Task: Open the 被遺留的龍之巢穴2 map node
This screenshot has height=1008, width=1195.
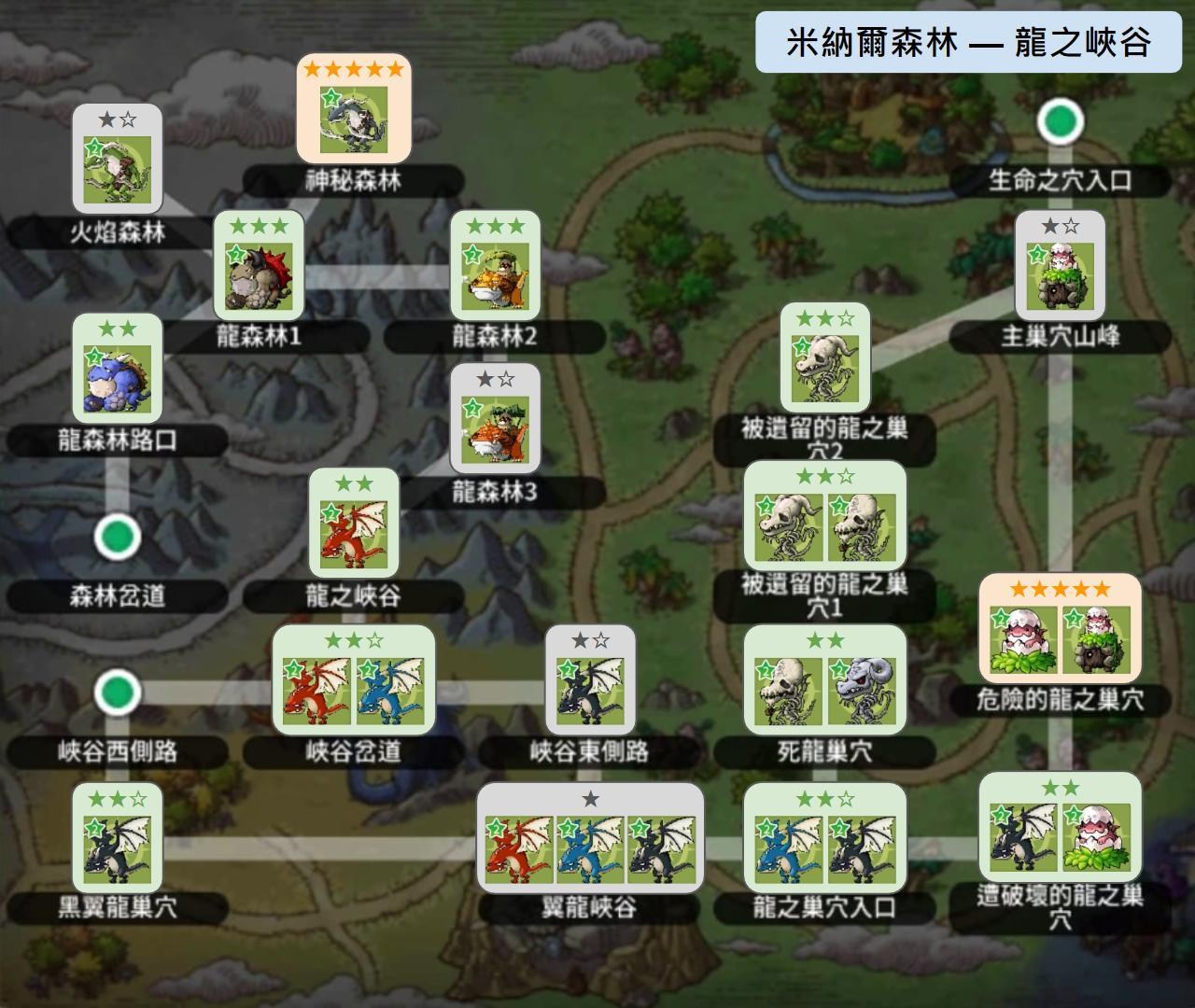Action: [x=825, y=359]
